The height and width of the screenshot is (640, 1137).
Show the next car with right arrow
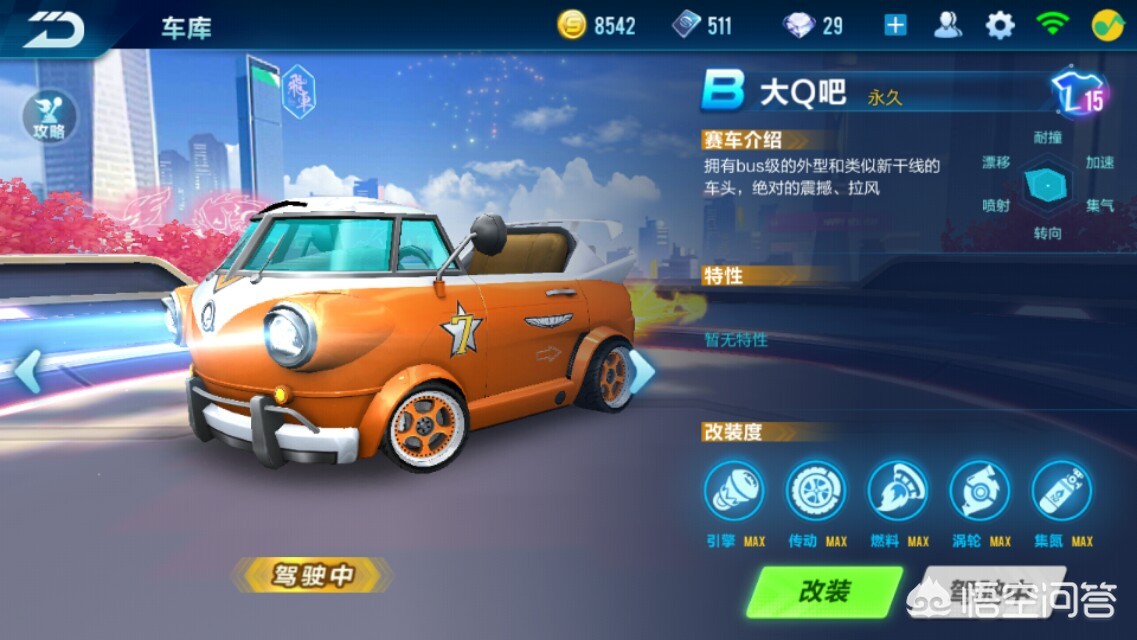(x=641, y=371)
